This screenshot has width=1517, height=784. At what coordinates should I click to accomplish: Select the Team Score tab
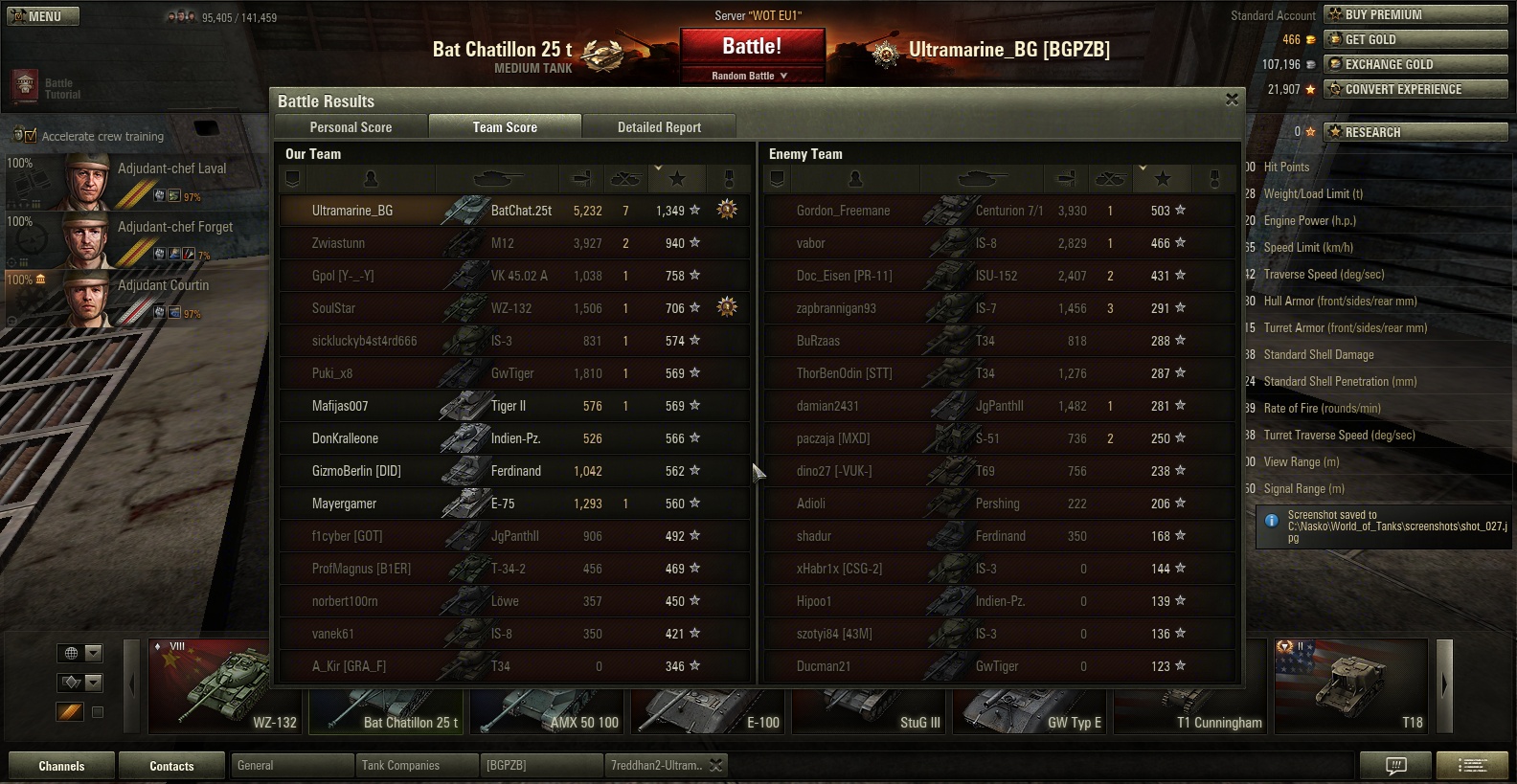(505, 127)
